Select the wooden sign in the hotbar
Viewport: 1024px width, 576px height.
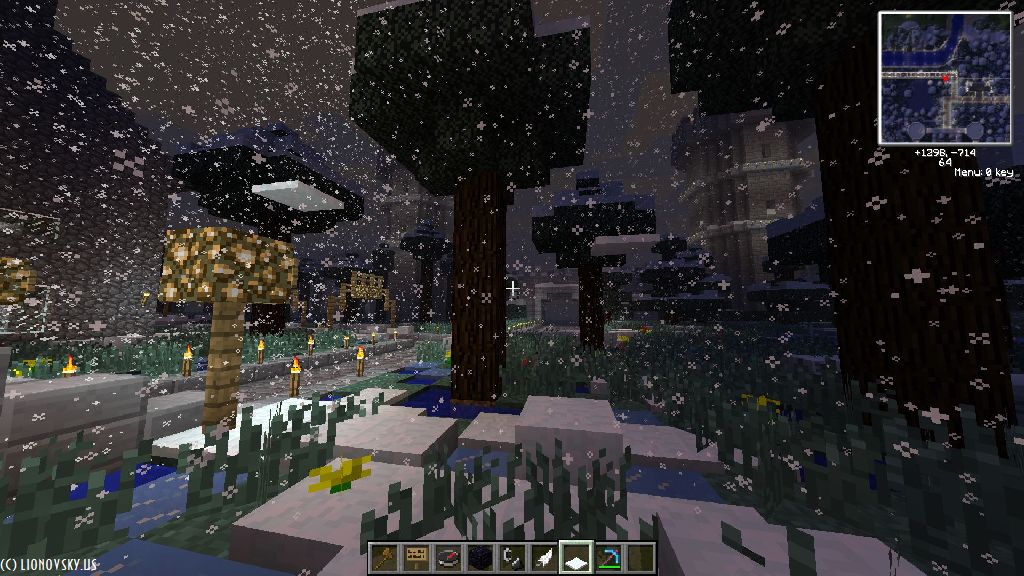[416, 558]
